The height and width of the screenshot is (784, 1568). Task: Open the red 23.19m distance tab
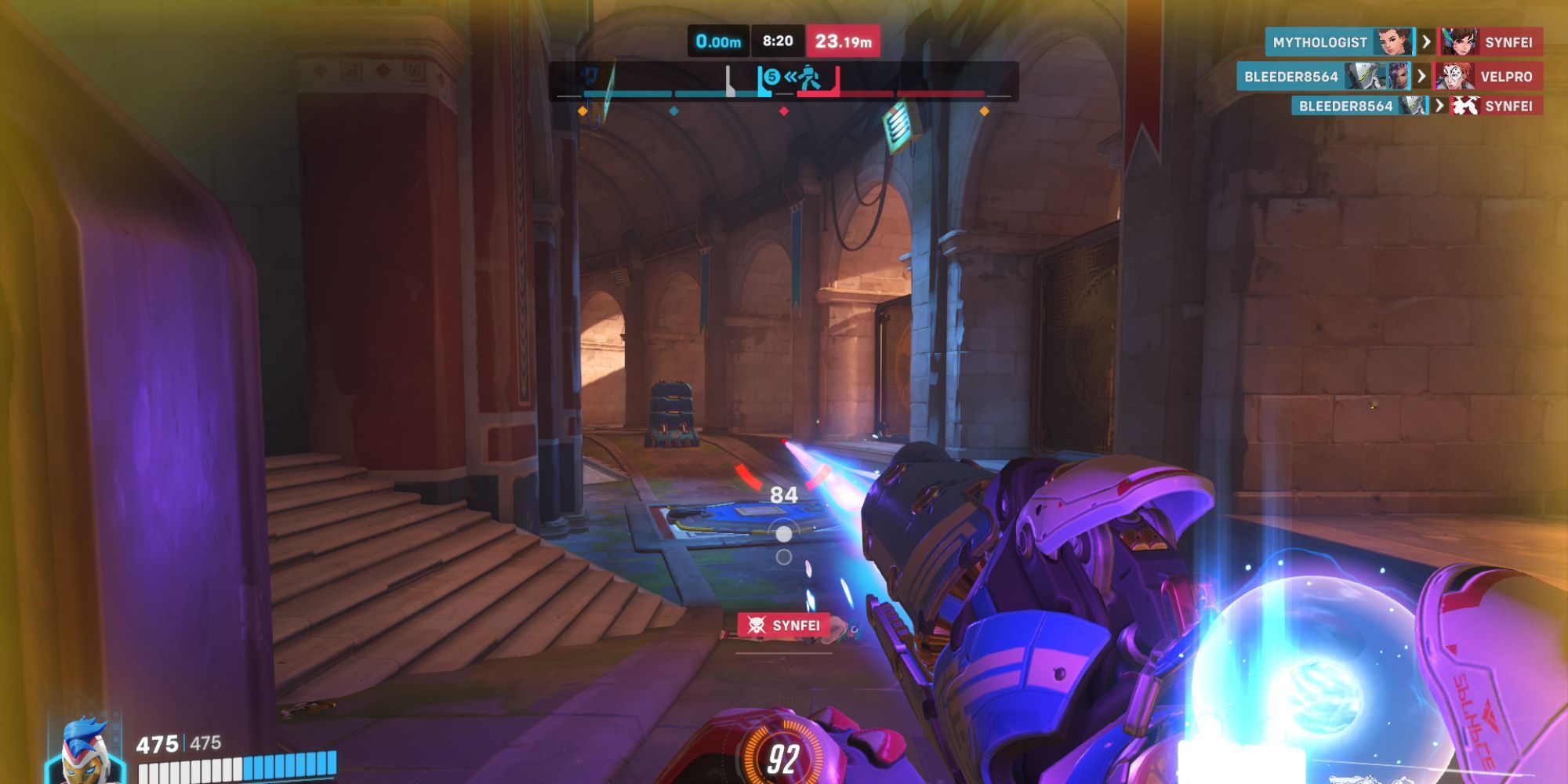coord(845,42)
